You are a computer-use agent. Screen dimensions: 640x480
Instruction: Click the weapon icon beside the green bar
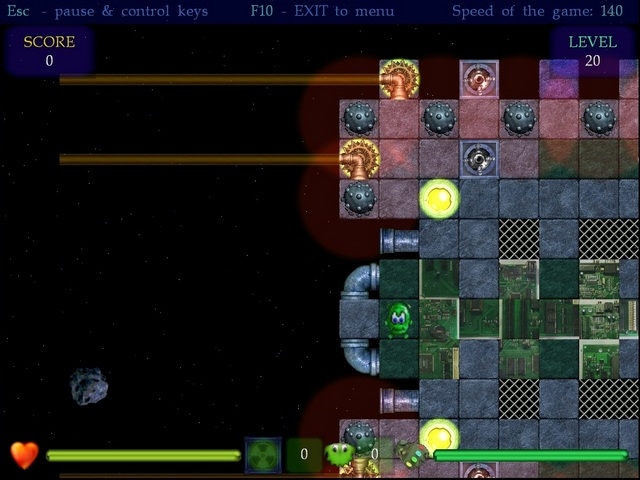pyautogui.click(x=412, y=455)
